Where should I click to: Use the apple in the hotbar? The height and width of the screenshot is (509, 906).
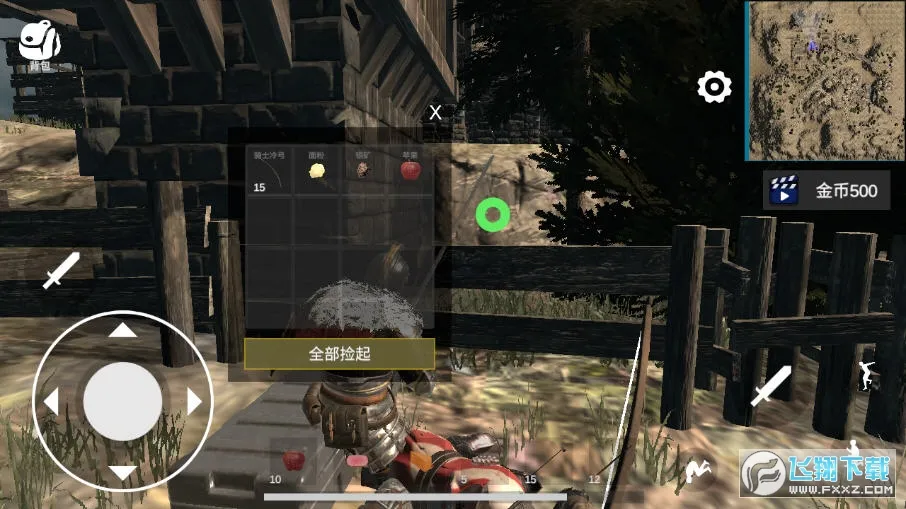294,461
